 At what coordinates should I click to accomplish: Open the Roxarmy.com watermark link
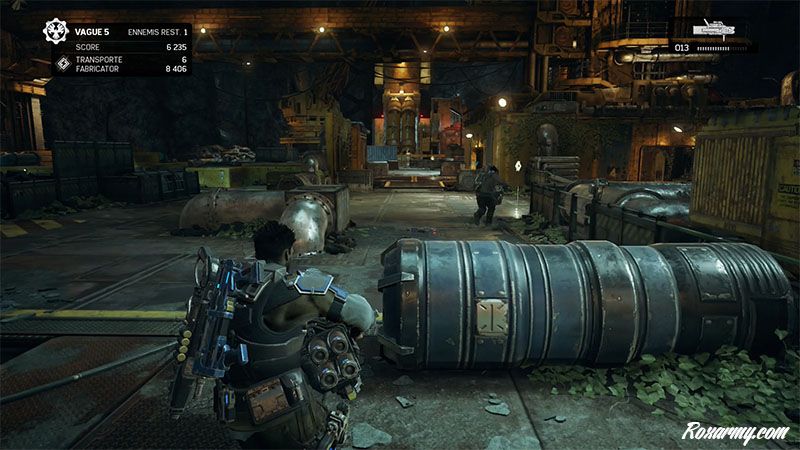click(x=735, y=432)
